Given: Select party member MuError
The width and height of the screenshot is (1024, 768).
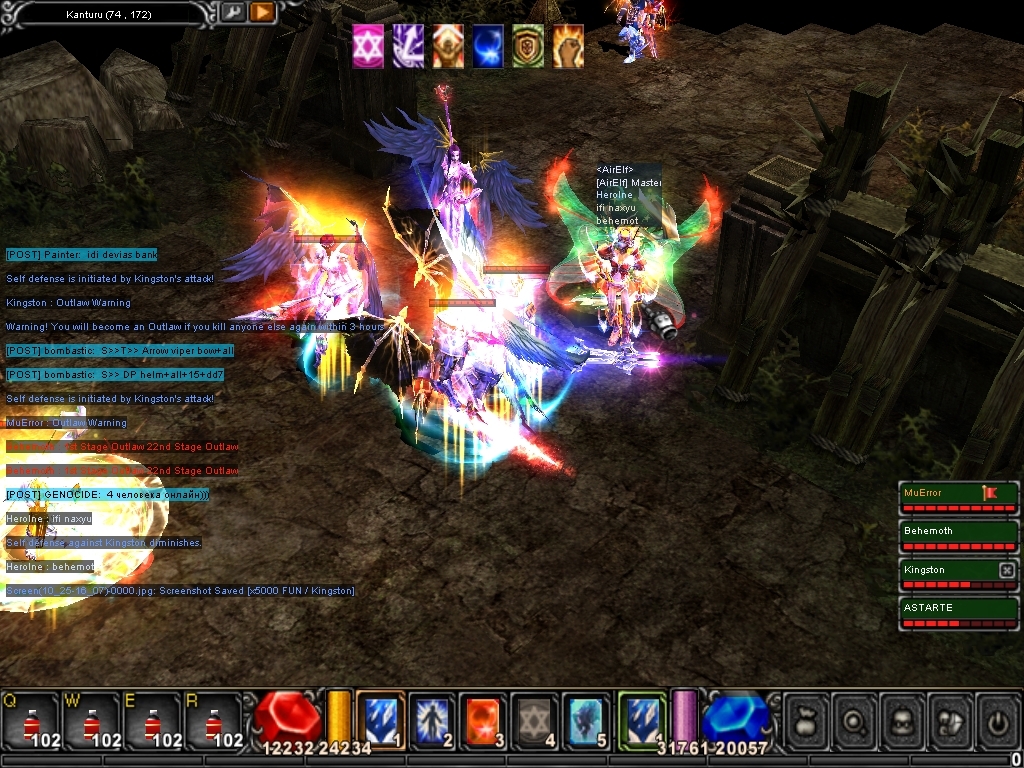Looking at the screenshot, I should coord(940,493).
